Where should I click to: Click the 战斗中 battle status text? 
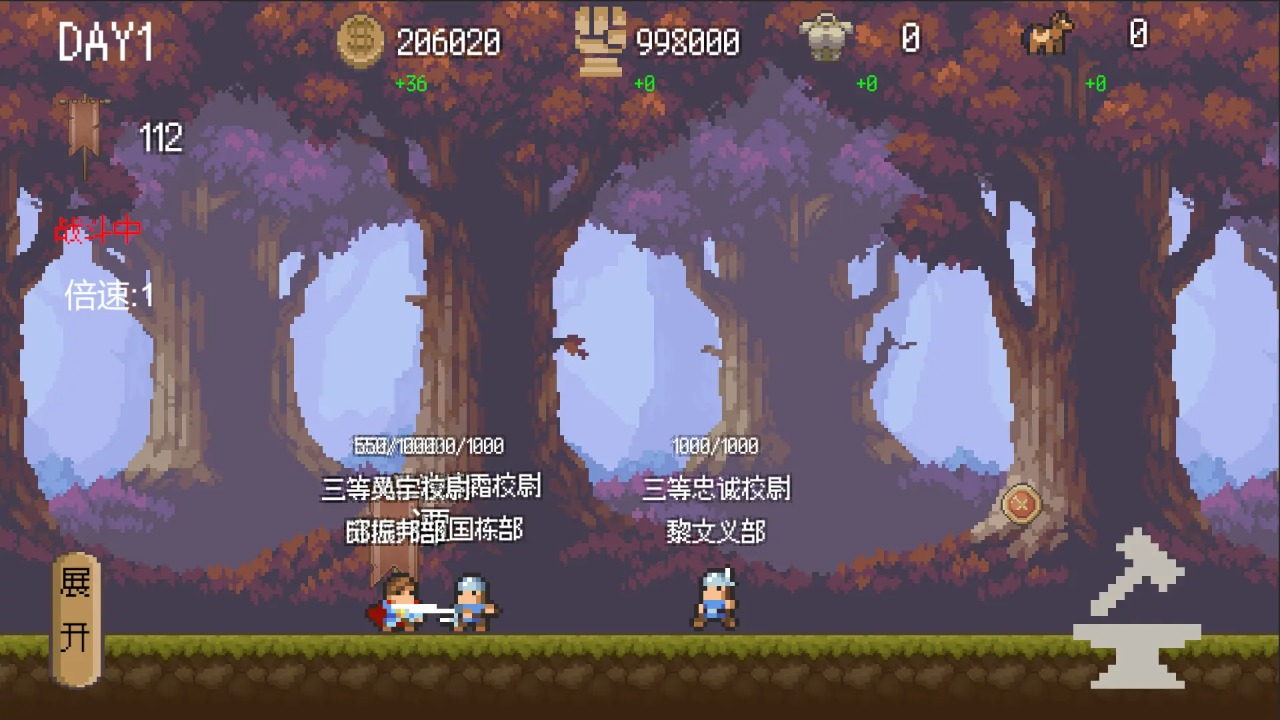point(99,230)
